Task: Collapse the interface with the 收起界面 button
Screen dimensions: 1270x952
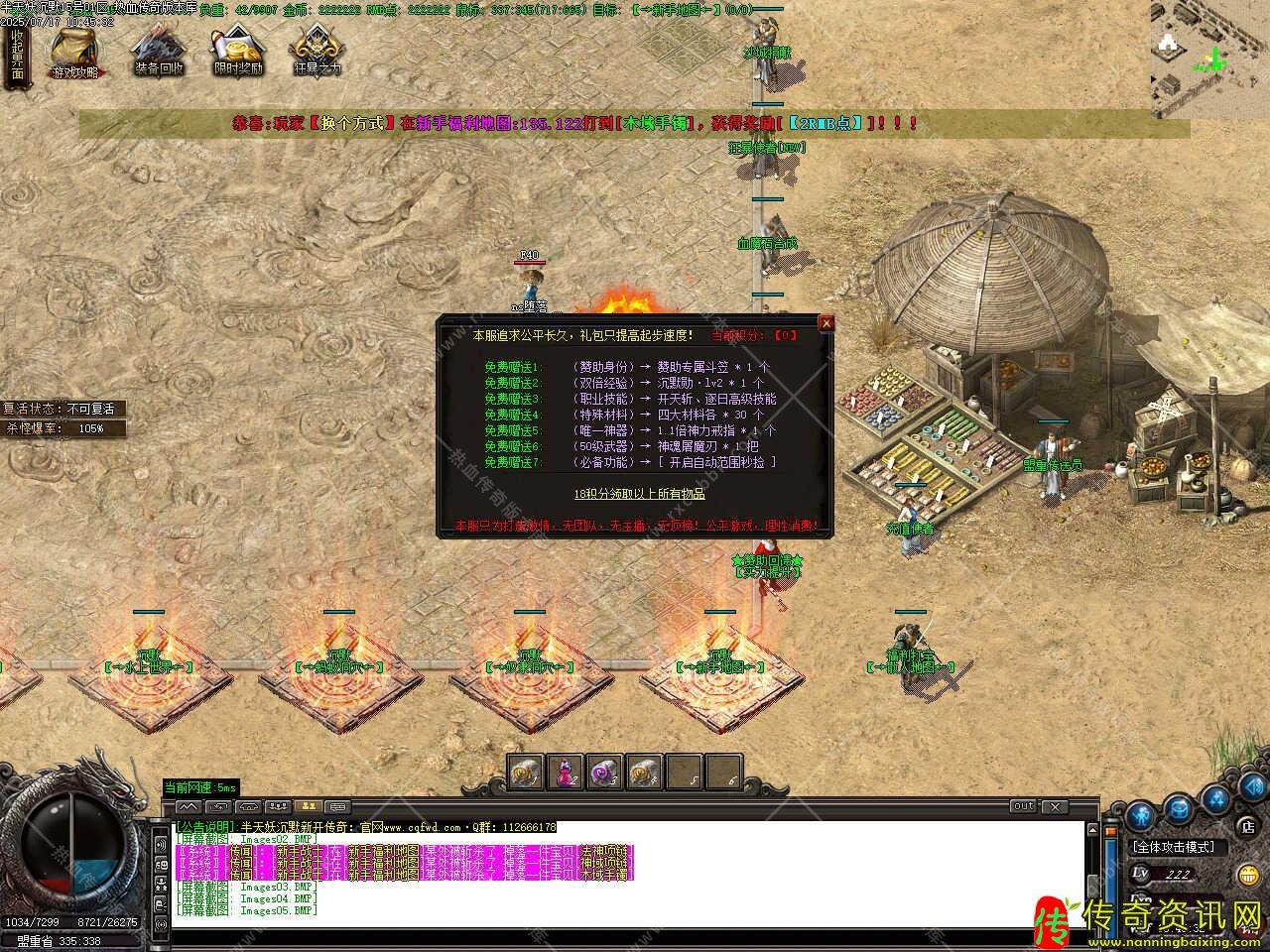Action: [17, 55]
